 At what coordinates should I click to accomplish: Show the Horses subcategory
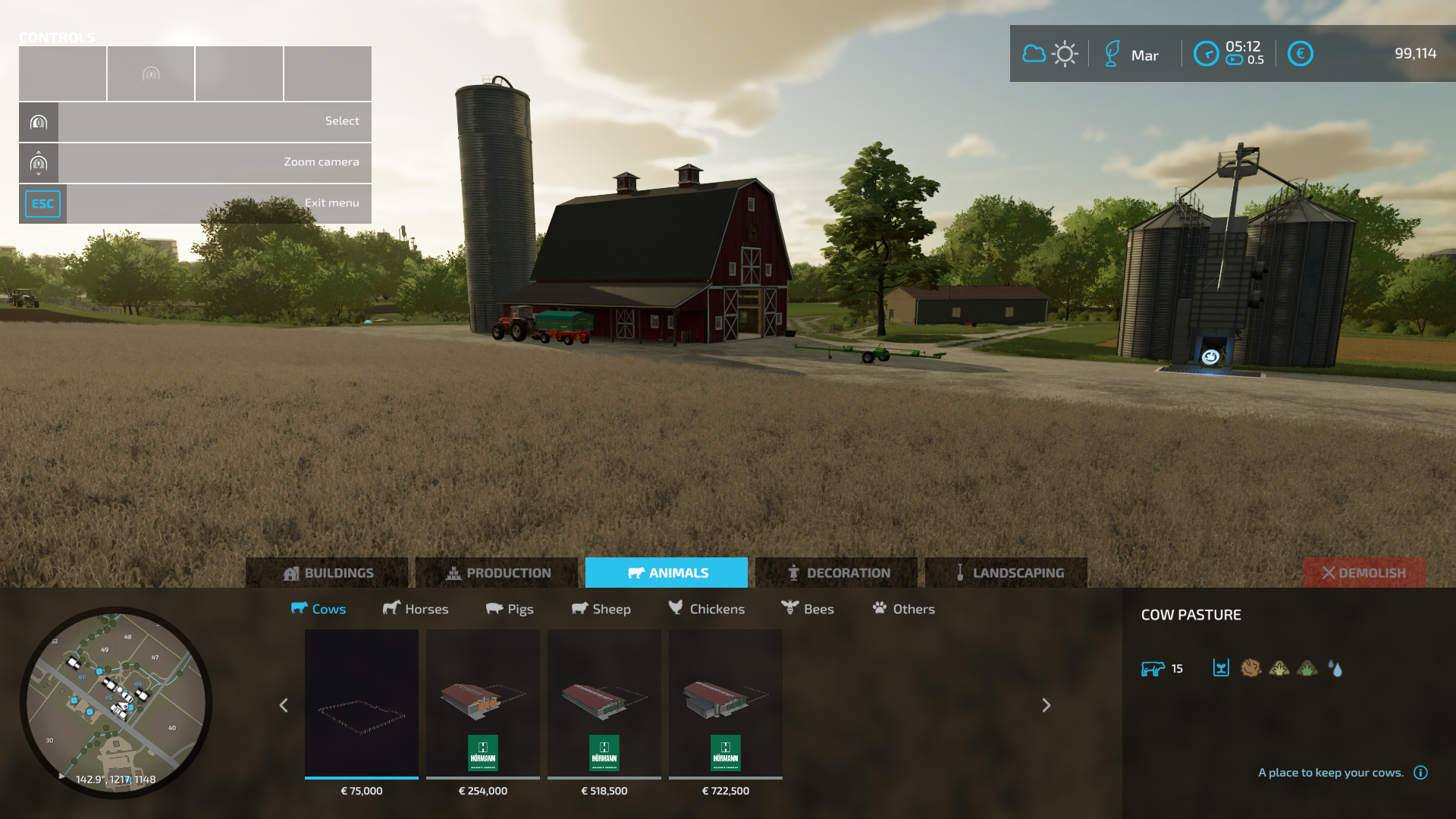coord(416,609)
